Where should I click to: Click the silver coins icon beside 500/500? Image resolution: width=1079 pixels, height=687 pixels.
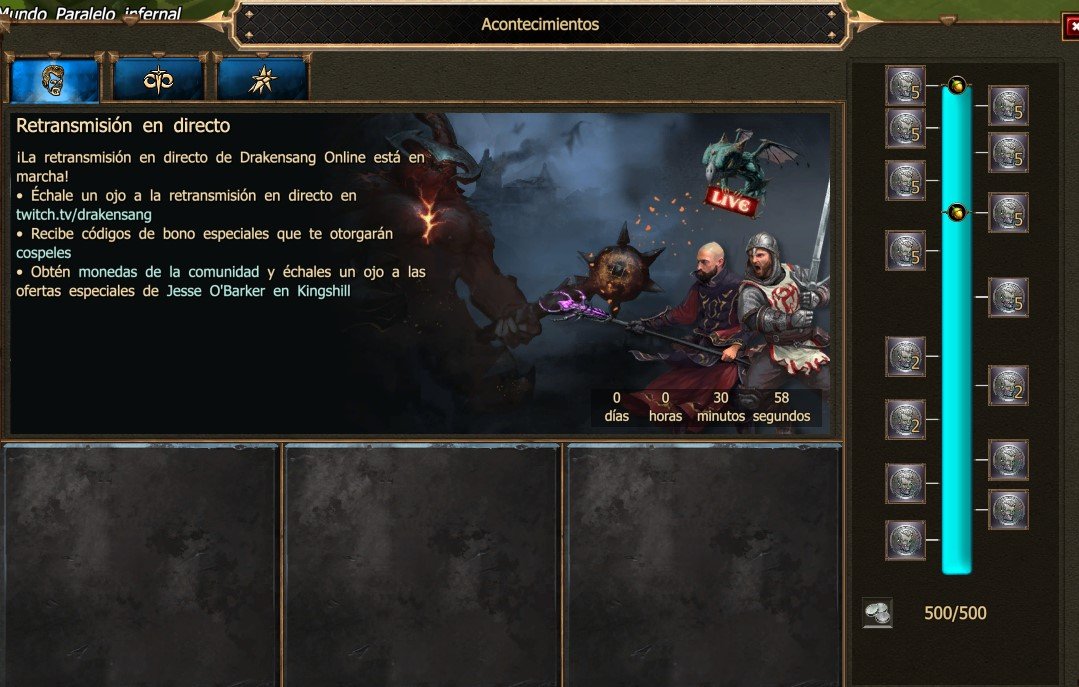click(x=877, y=613)
